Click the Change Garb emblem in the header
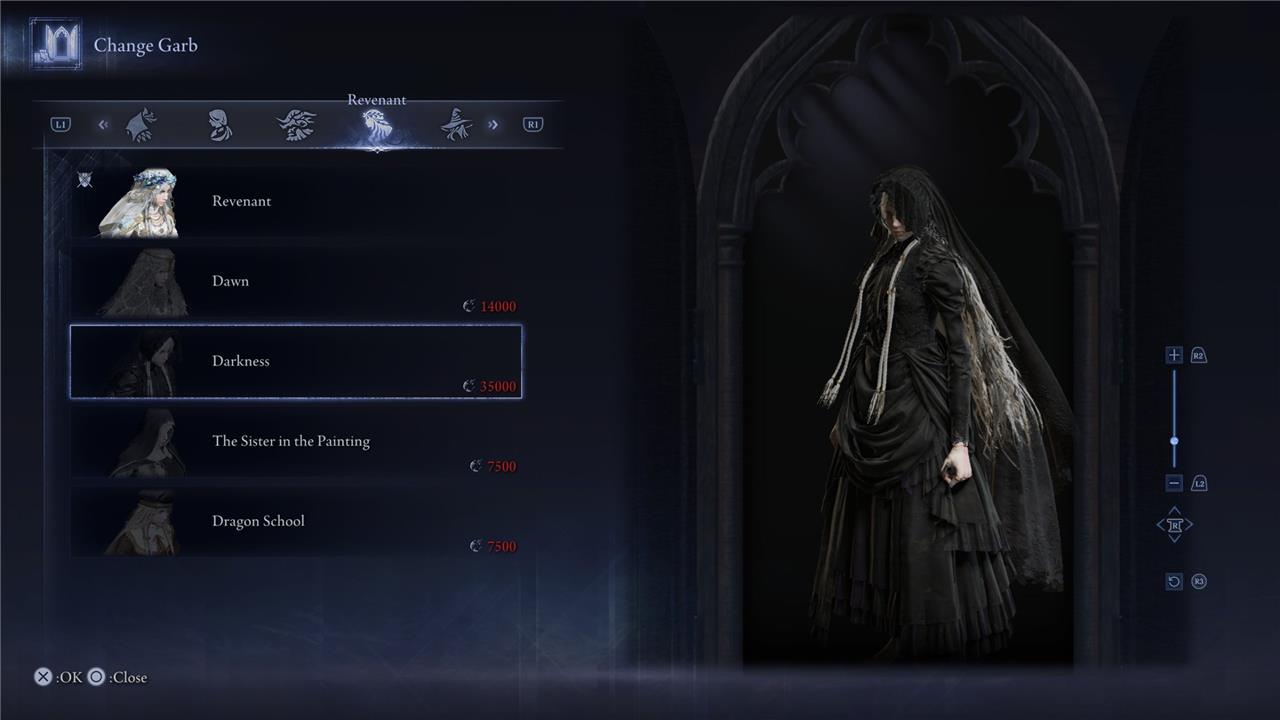The width and height of the screenshot is (1280, 720). click(57, 43)
